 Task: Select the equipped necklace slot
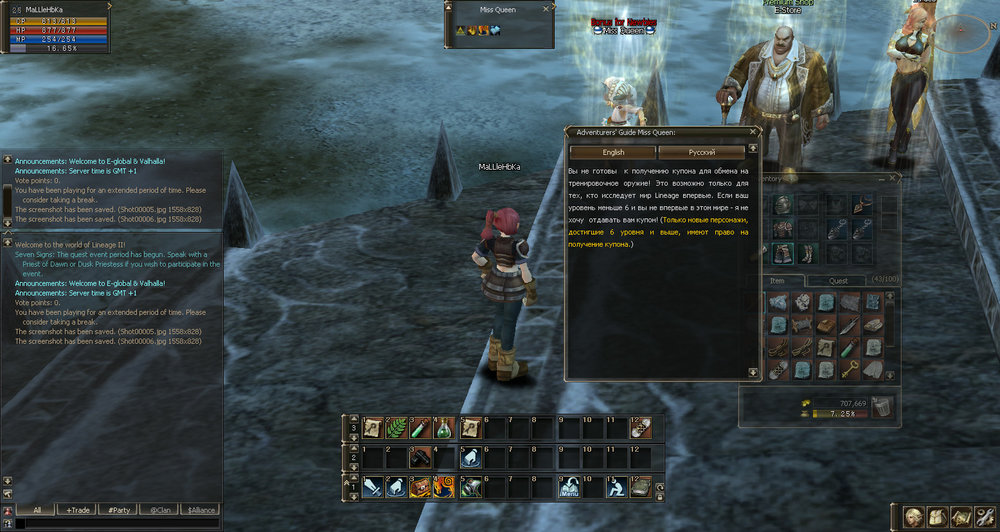[x=859, y=203]
